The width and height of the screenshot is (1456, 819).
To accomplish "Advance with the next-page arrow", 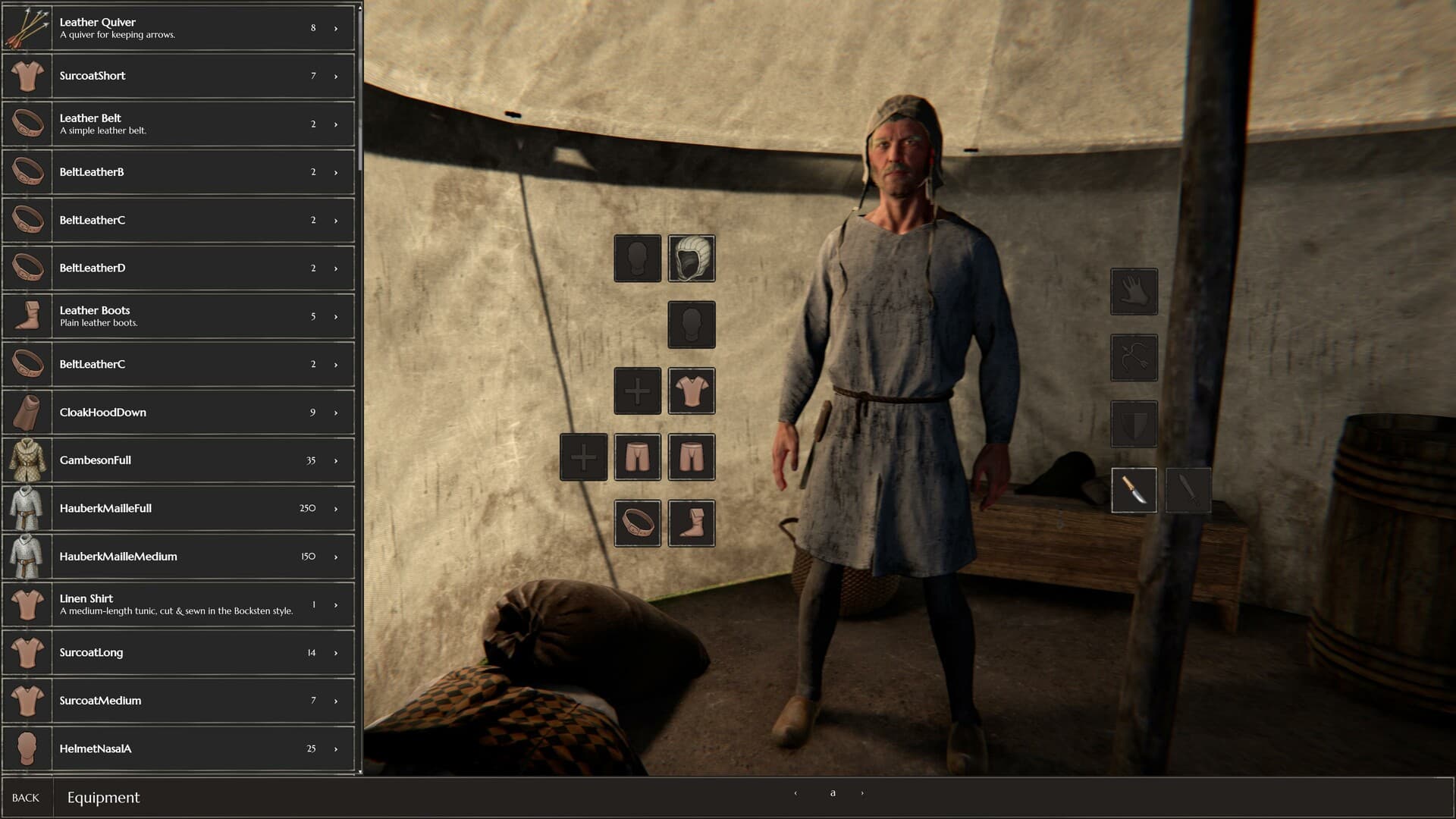I will pos(861,792).
